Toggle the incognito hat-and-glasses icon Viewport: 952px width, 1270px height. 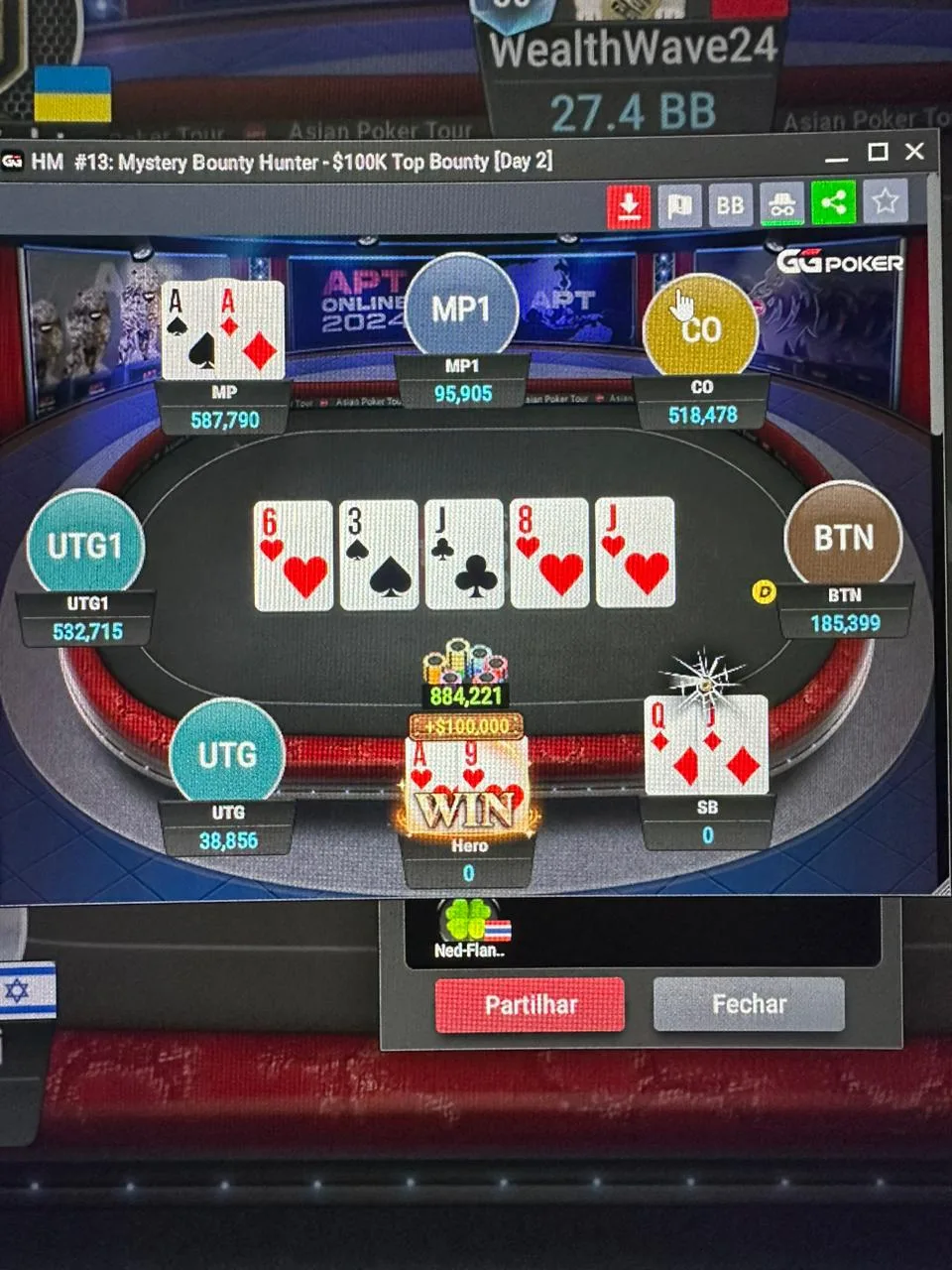pyautogui.click(x=782, y=205)
